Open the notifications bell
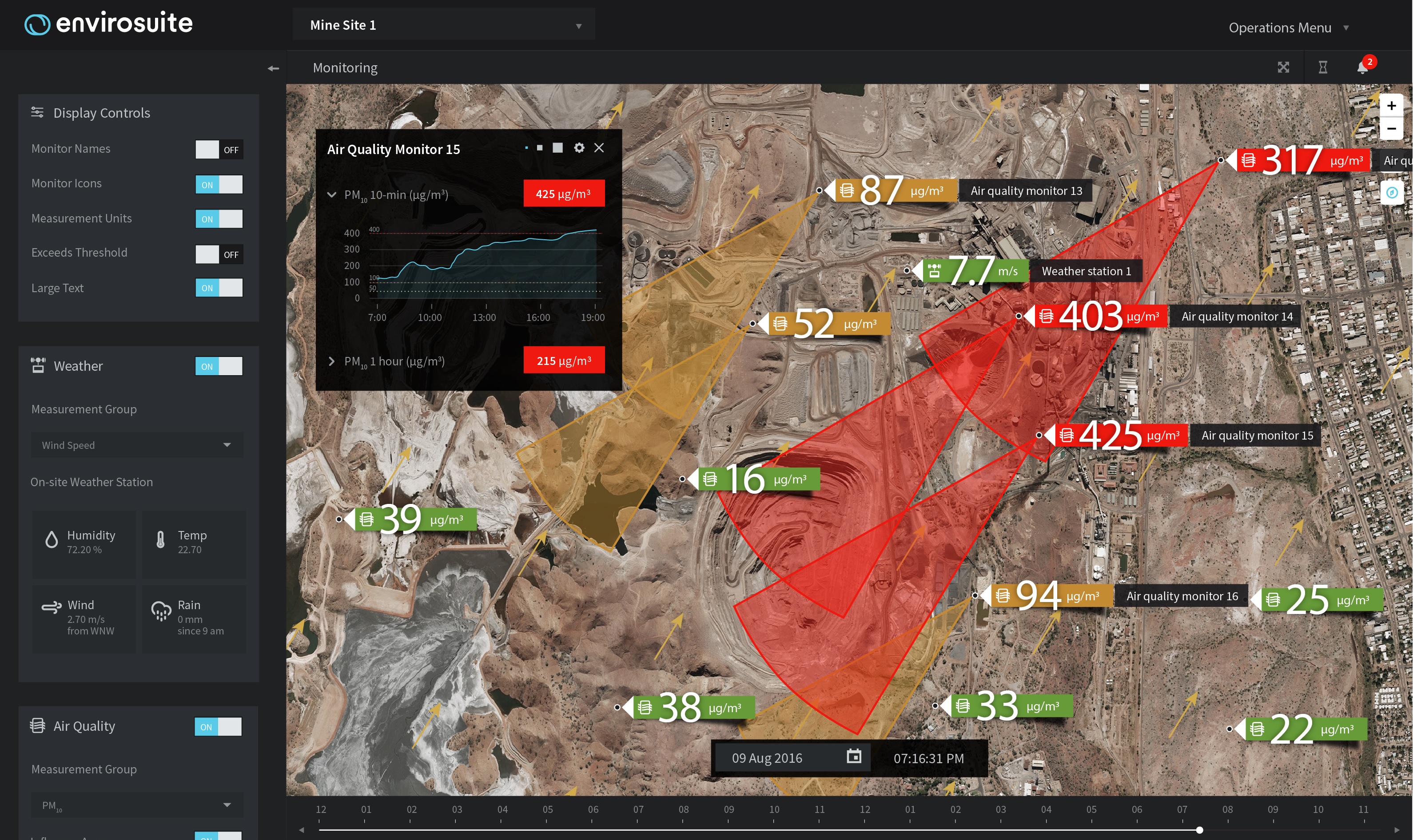 click(1363, 68)
